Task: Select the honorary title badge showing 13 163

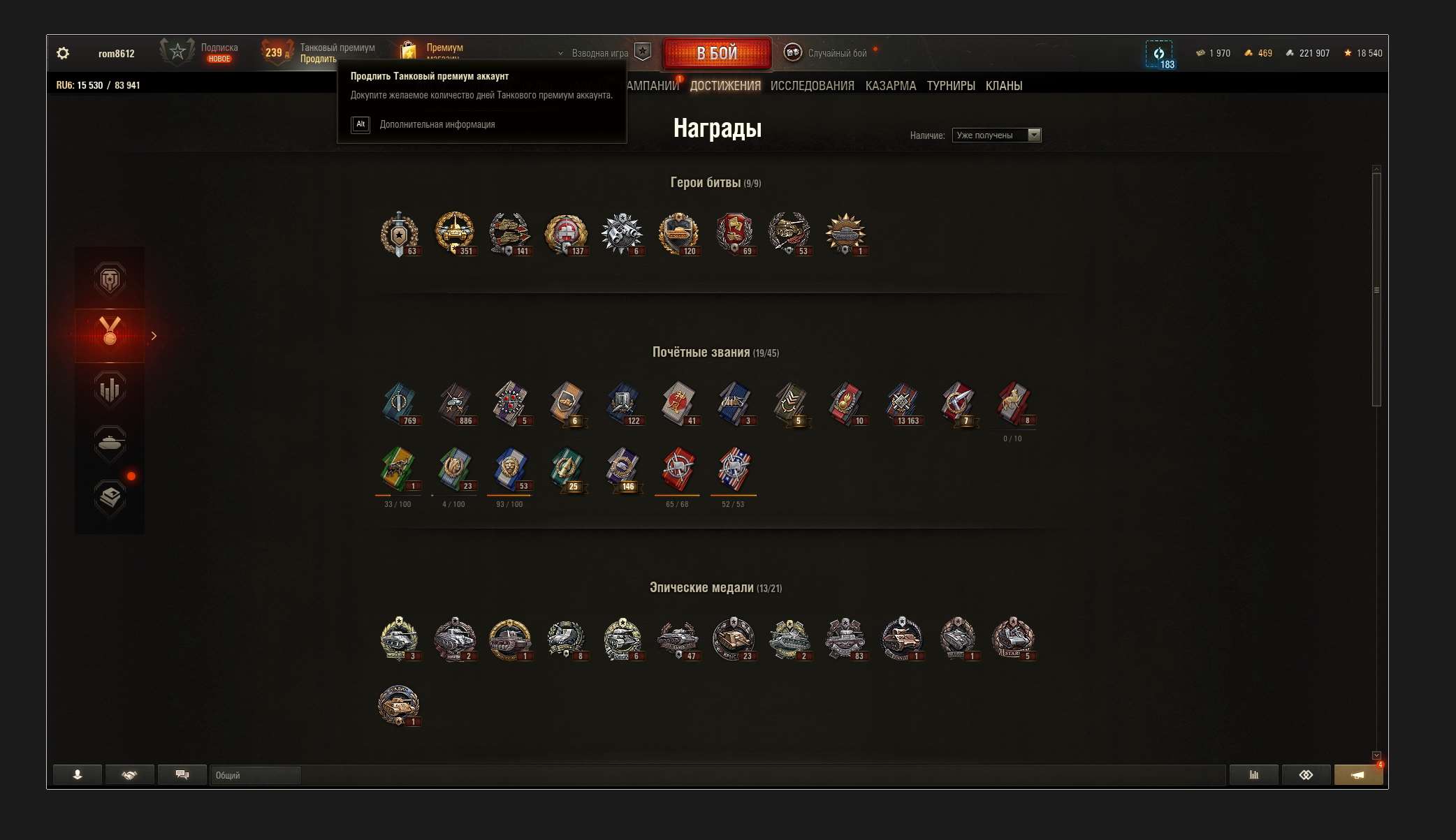Action: (901, 404)
